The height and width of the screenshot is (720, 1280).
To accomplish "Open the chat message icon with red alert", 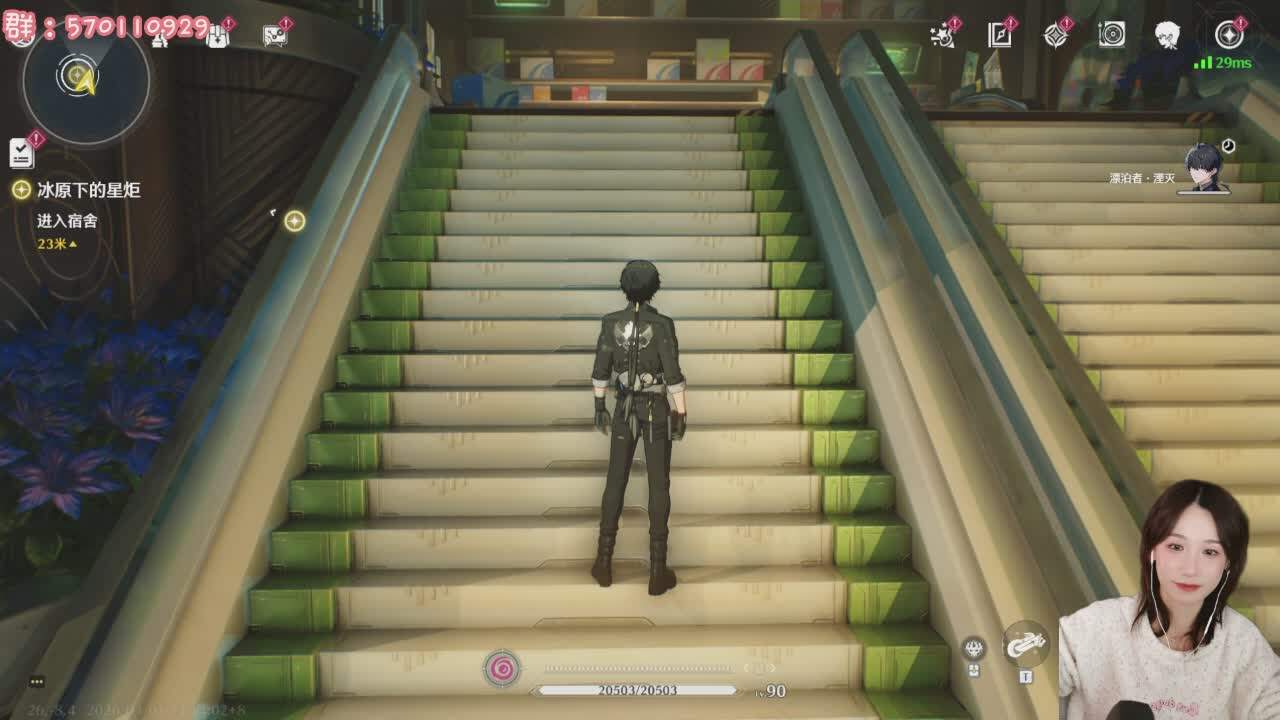I will [x=275, y=36].
